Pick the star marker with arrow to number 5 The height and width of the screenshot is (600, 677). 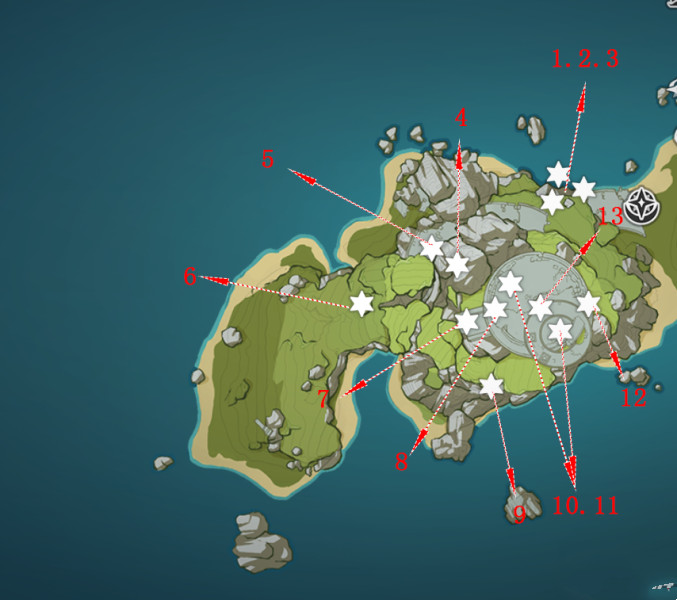431,248
